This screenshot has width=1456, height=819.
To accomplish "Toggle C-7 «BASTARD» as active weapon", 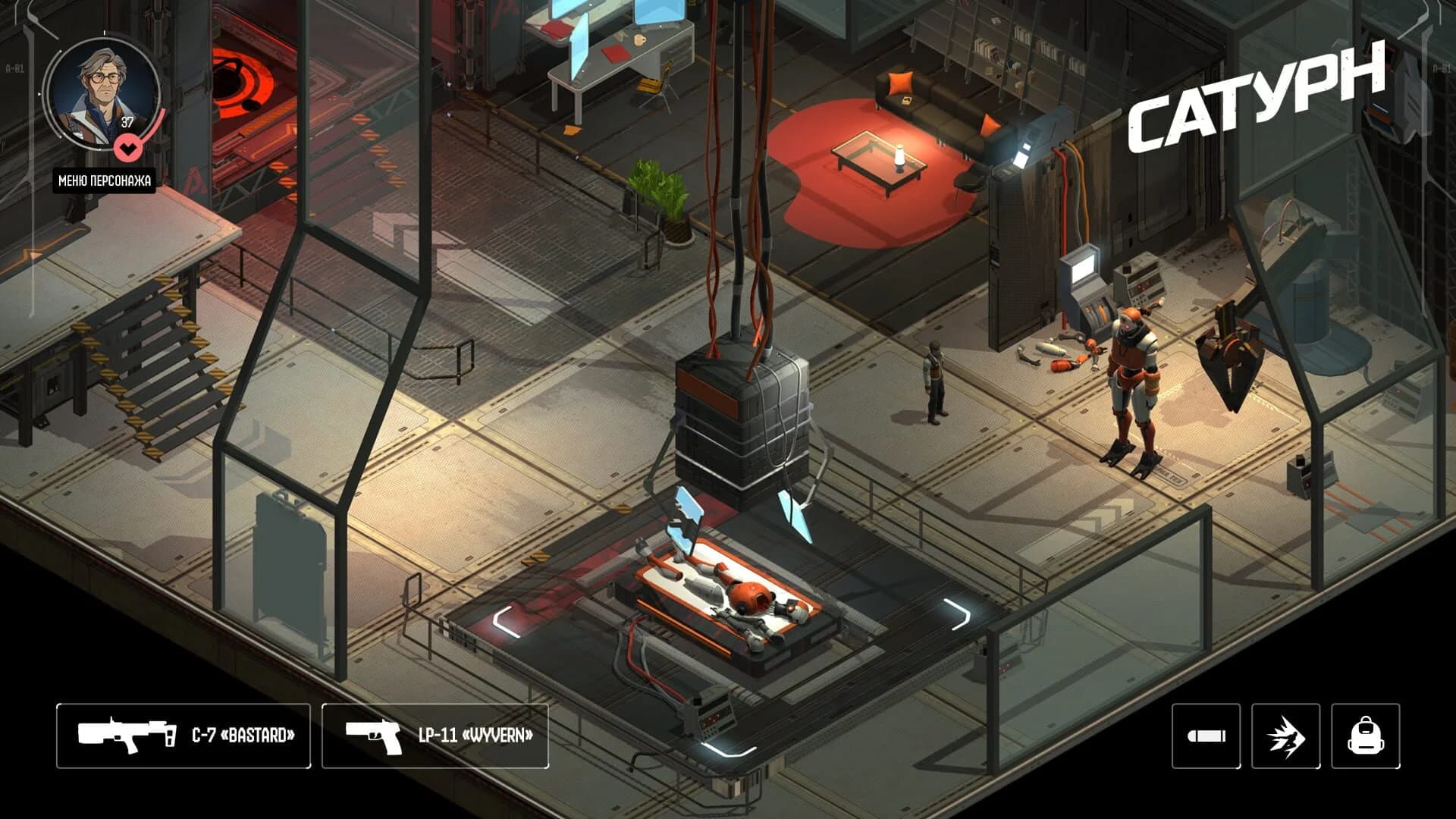I will [x=182, y=735].
